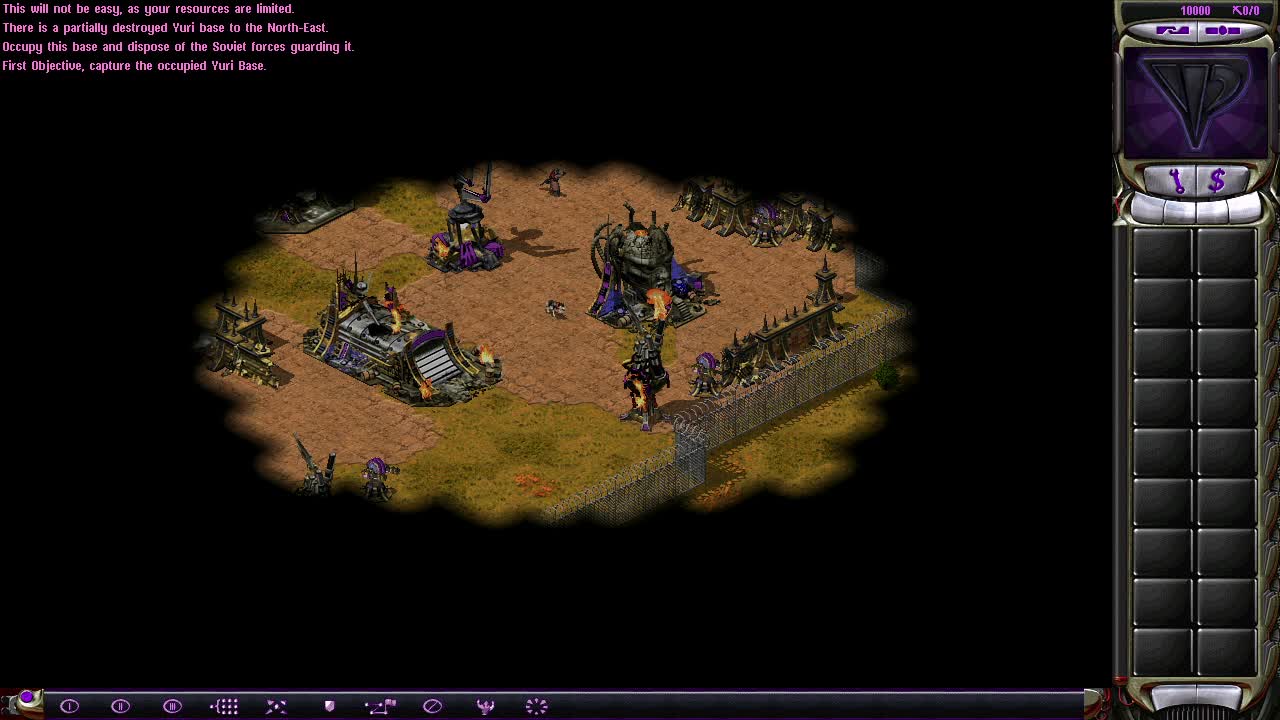Activate the Yuri cheer icon
Viewport: 1280px width, 720px height.
485,705
